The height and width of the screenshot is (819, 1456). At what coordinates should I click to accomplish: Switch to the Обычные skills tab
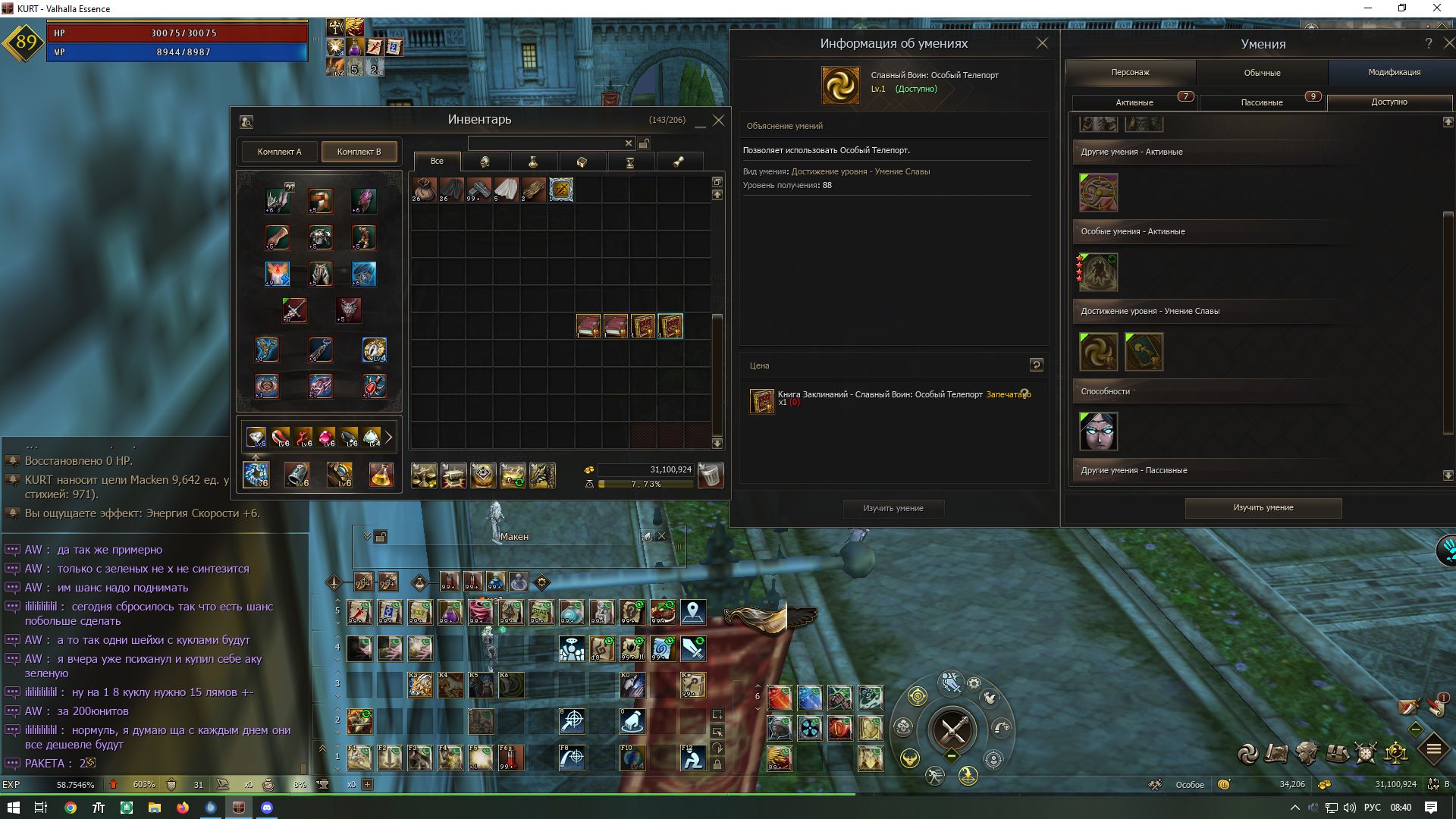click(1262, 73)
